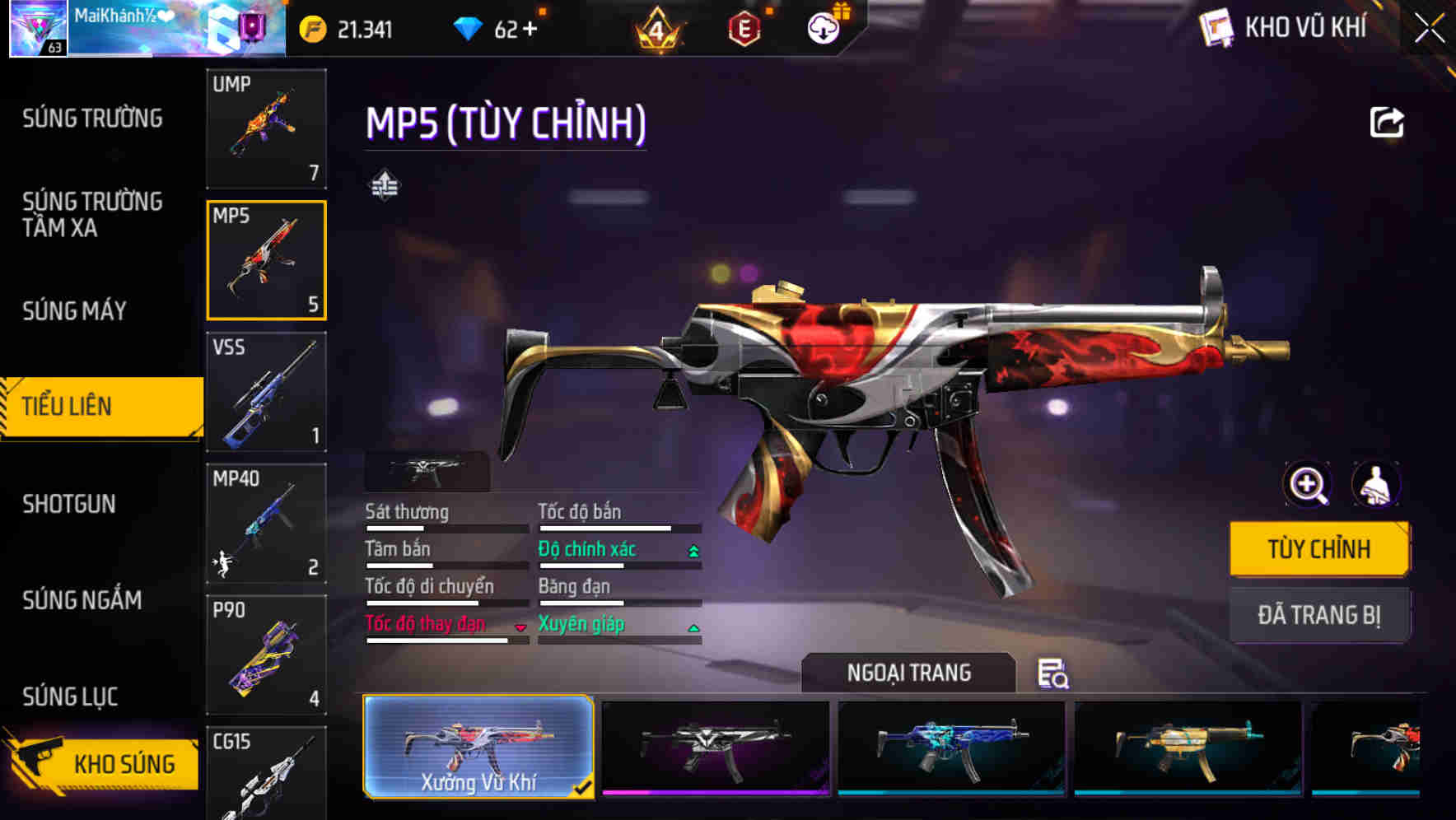Select the UMP weapon tile
This screenshot has width=1456, height=820.
tap(266, 128)
